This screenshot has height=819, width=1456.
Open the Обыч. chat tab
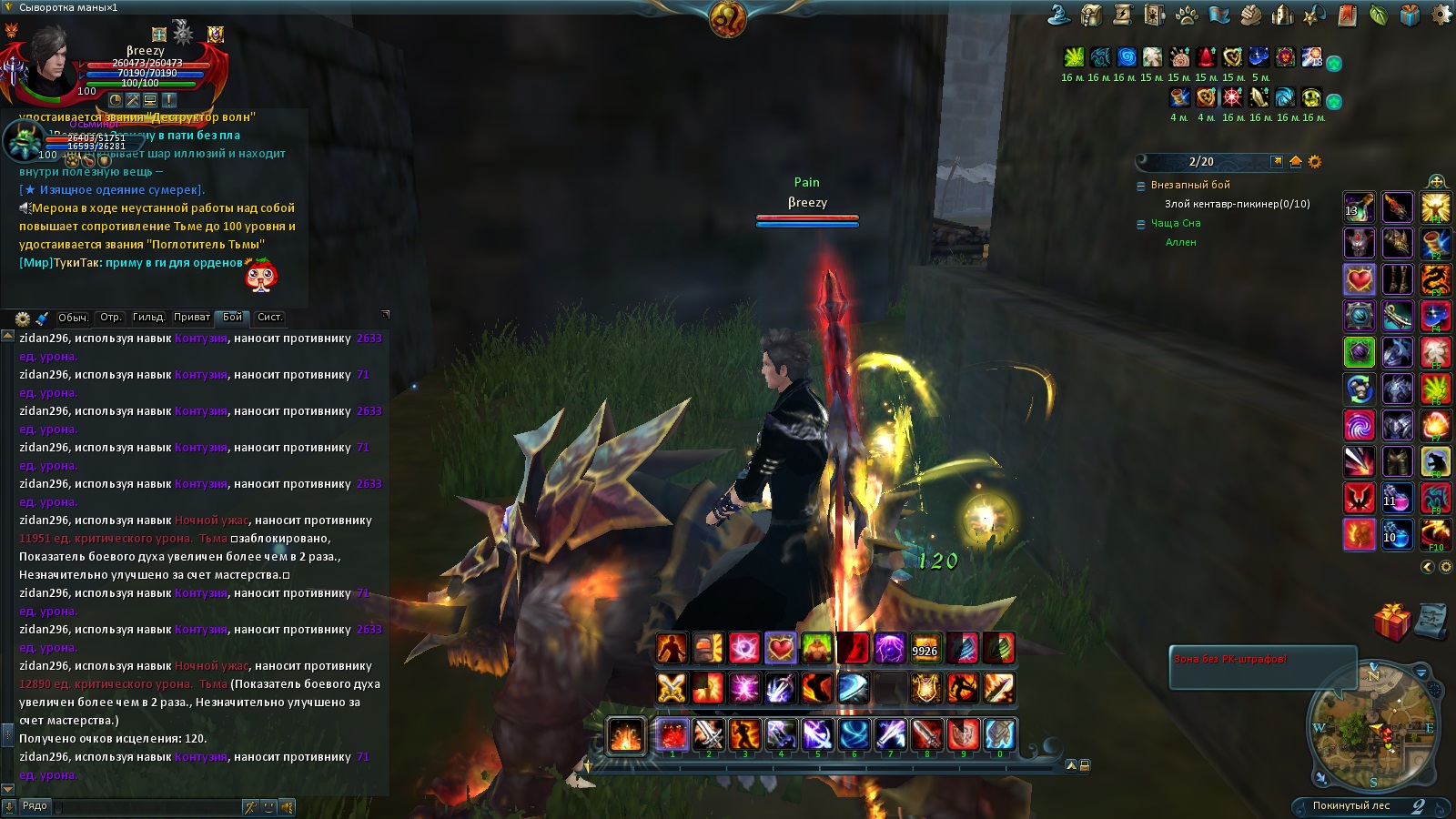73,318
